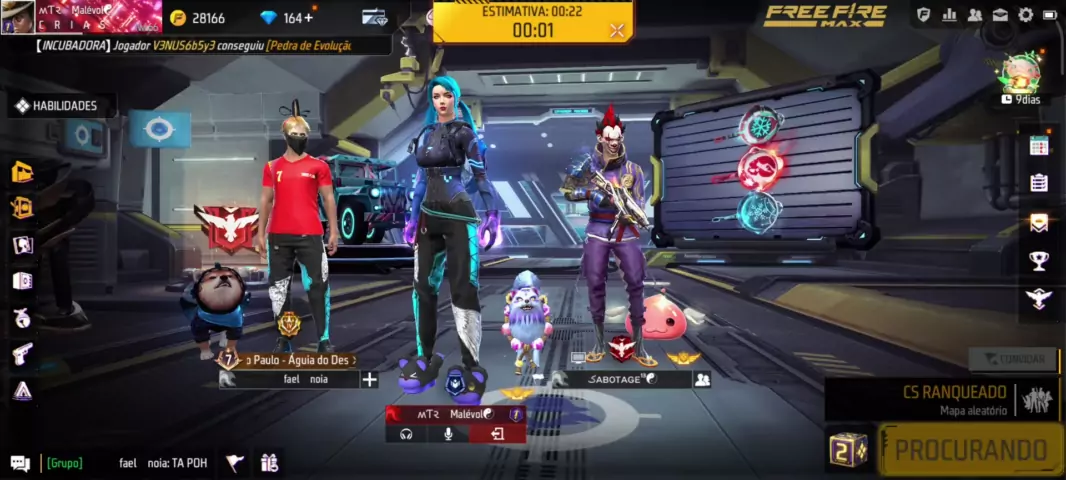Open the gift box icon near chat
The image size is (1066, 480).
click(268, 462)
